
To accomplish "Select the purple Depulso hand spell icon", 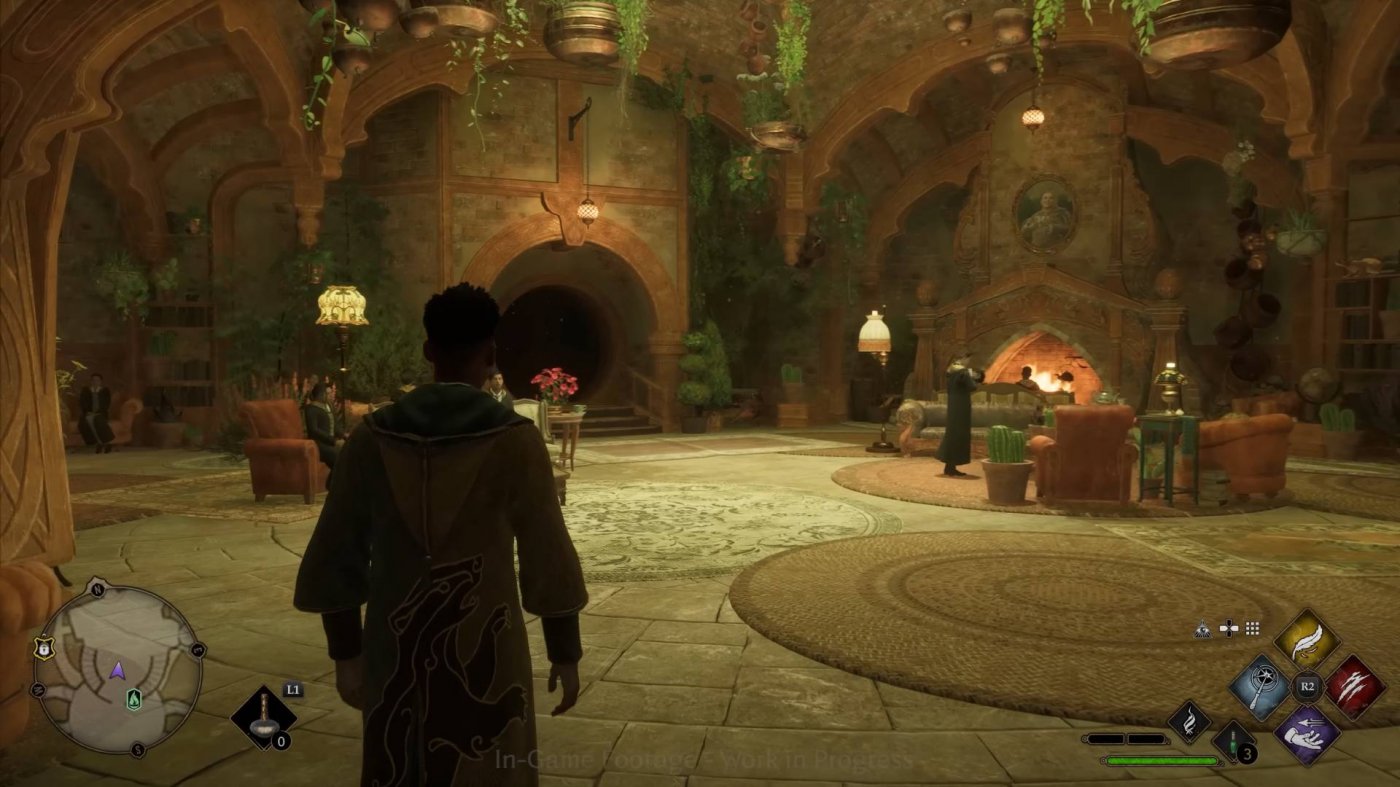I will [1308, 733].
